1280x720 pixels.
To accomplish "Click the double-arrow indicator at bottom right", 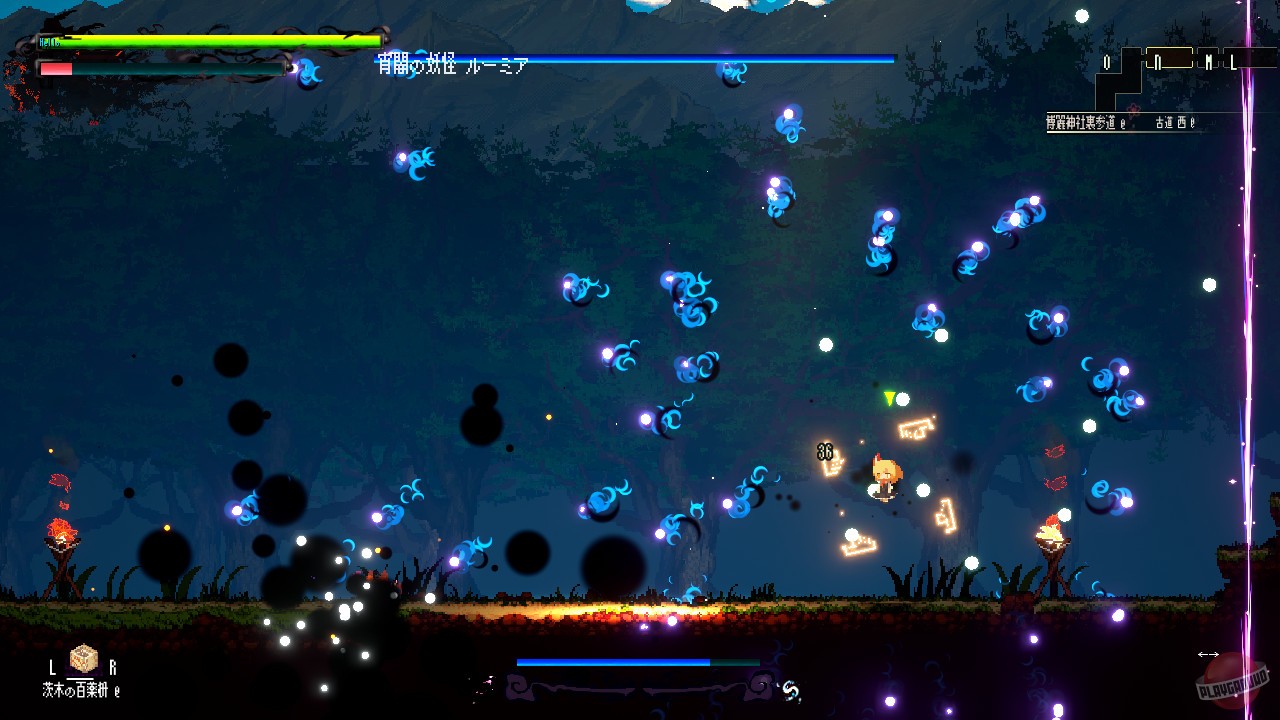I will (x=1207, y=656).
